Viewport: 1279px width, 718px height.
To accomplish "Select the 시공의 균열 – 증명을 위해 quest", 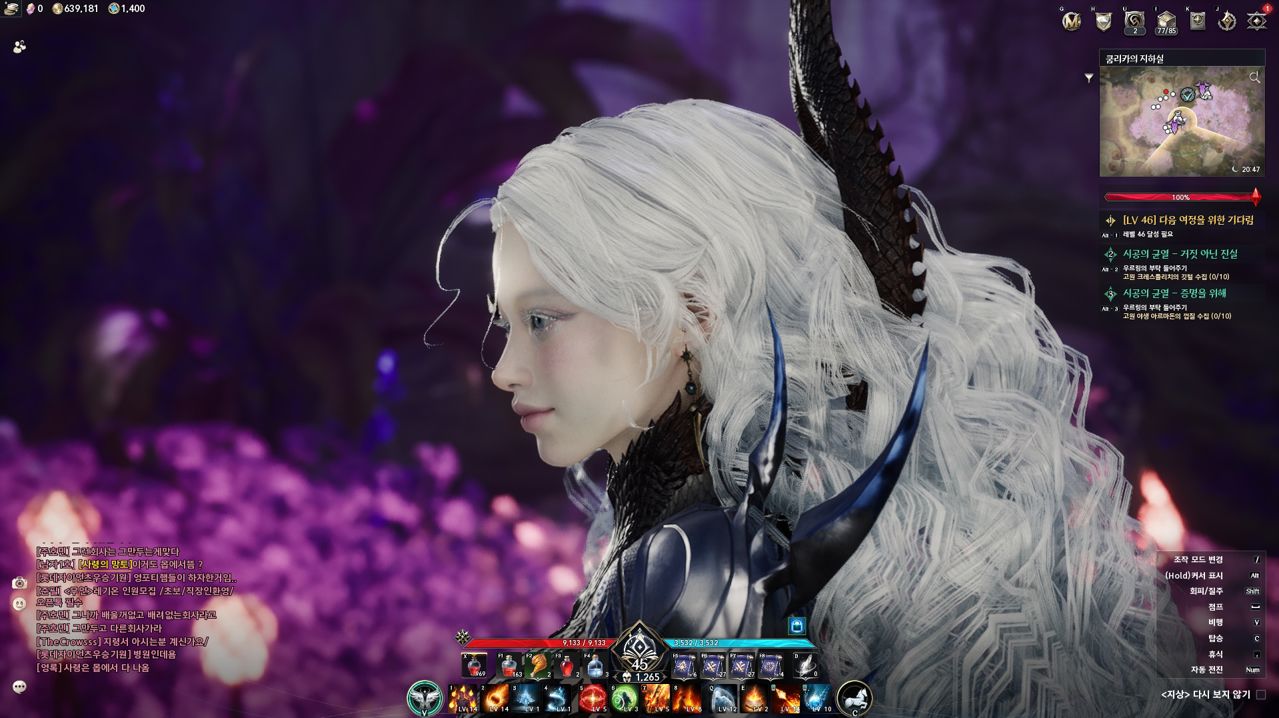I will coord(1174,293).
